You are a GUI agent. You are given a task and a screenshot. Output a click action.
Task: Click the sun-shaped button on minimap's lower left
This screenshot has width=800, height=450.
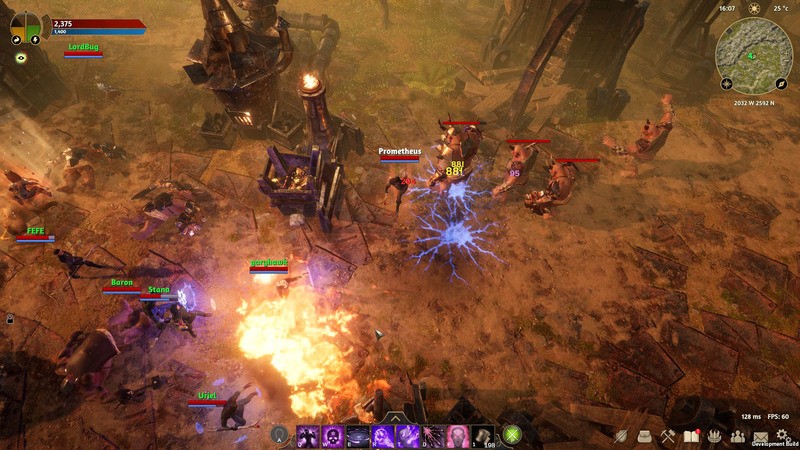click(727, 84)
